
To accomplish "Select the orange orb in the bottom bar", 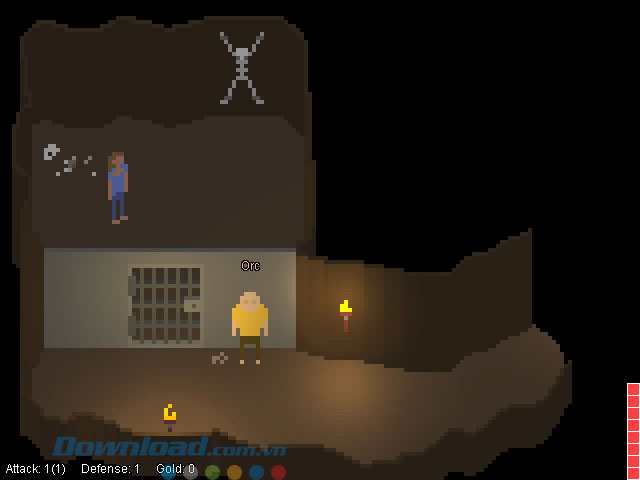I will [x=234, y=472].
